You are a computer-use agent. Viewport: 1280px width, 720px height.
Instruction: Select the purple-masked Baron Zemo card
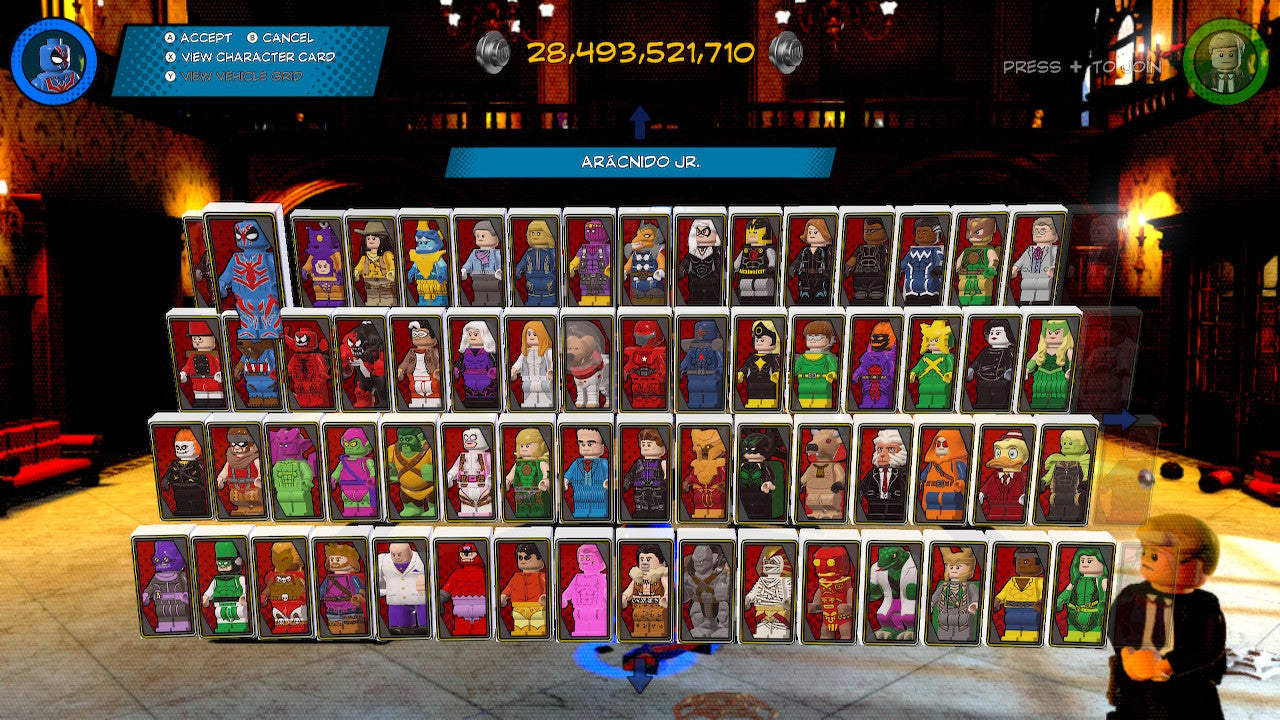[589, 262]
